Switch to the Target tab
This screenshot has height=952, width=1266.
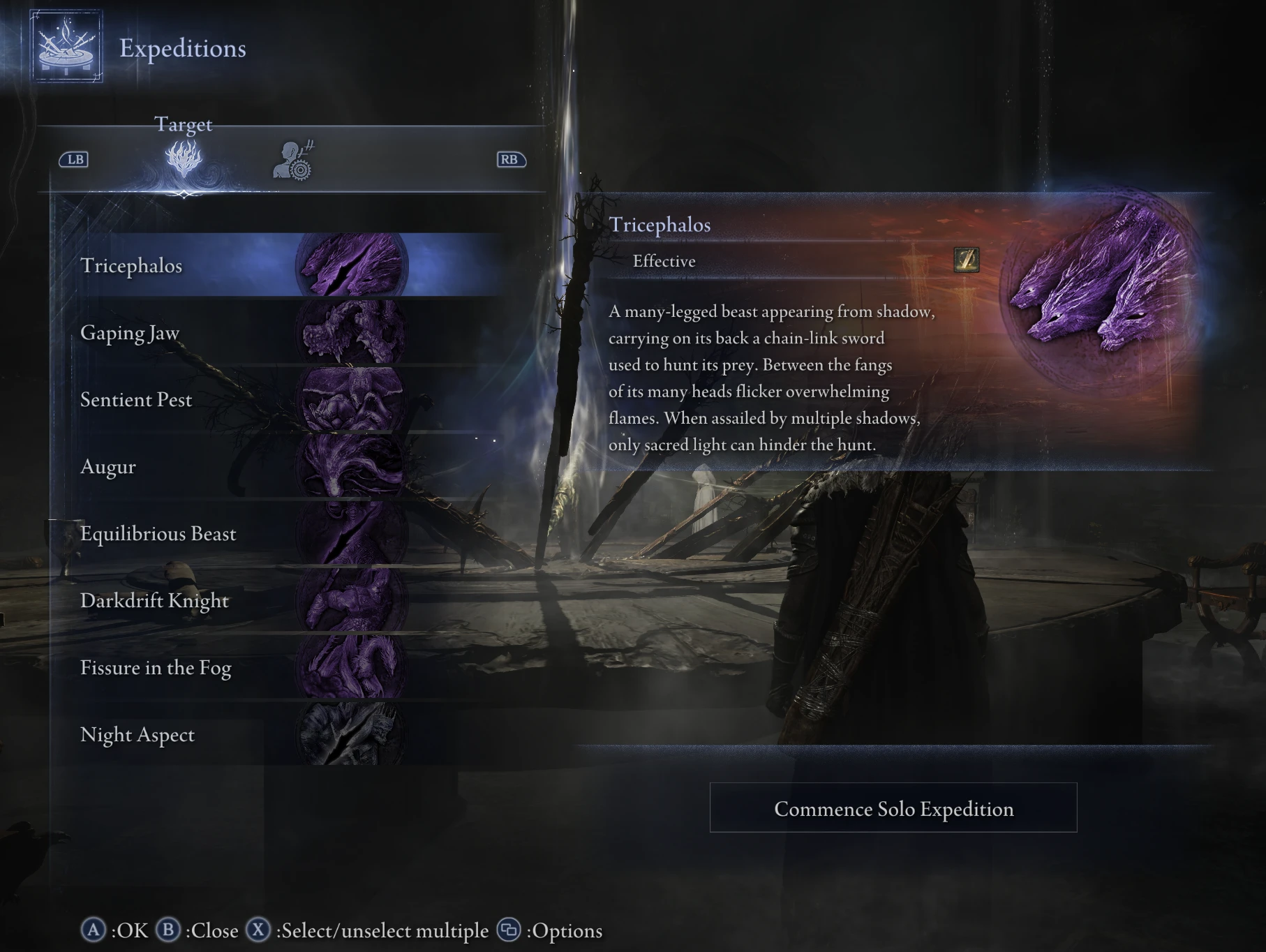(x=184, y=126)
